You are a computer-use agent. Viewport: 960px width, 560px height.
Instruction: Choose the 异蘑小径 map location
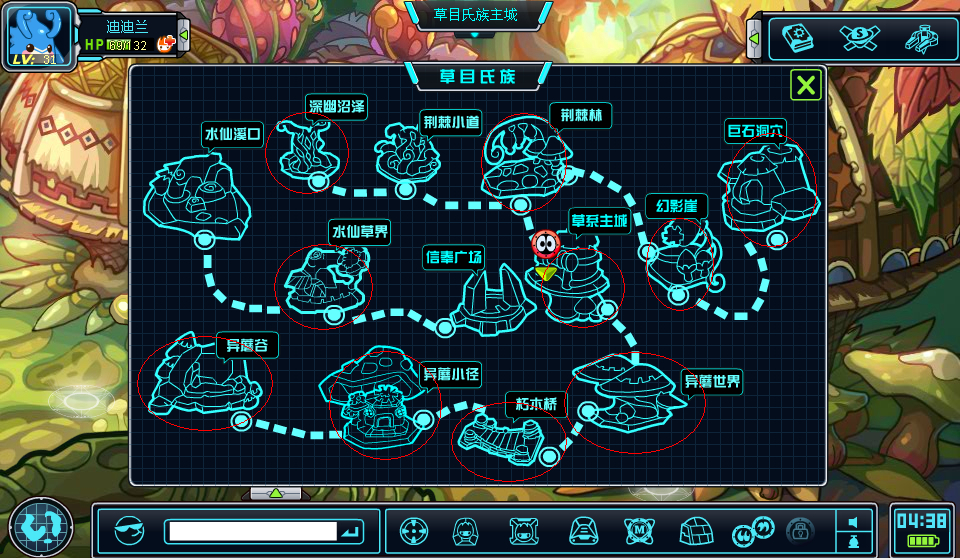click(x=379, y=400)
